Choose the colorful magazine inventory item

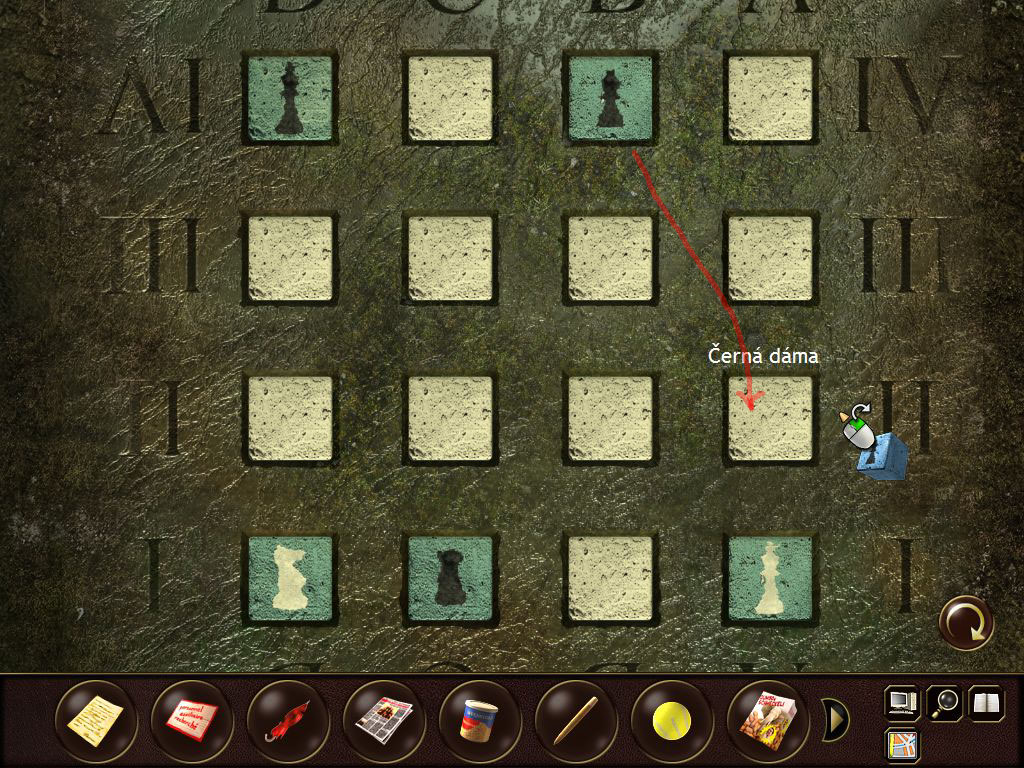(768, 717)
